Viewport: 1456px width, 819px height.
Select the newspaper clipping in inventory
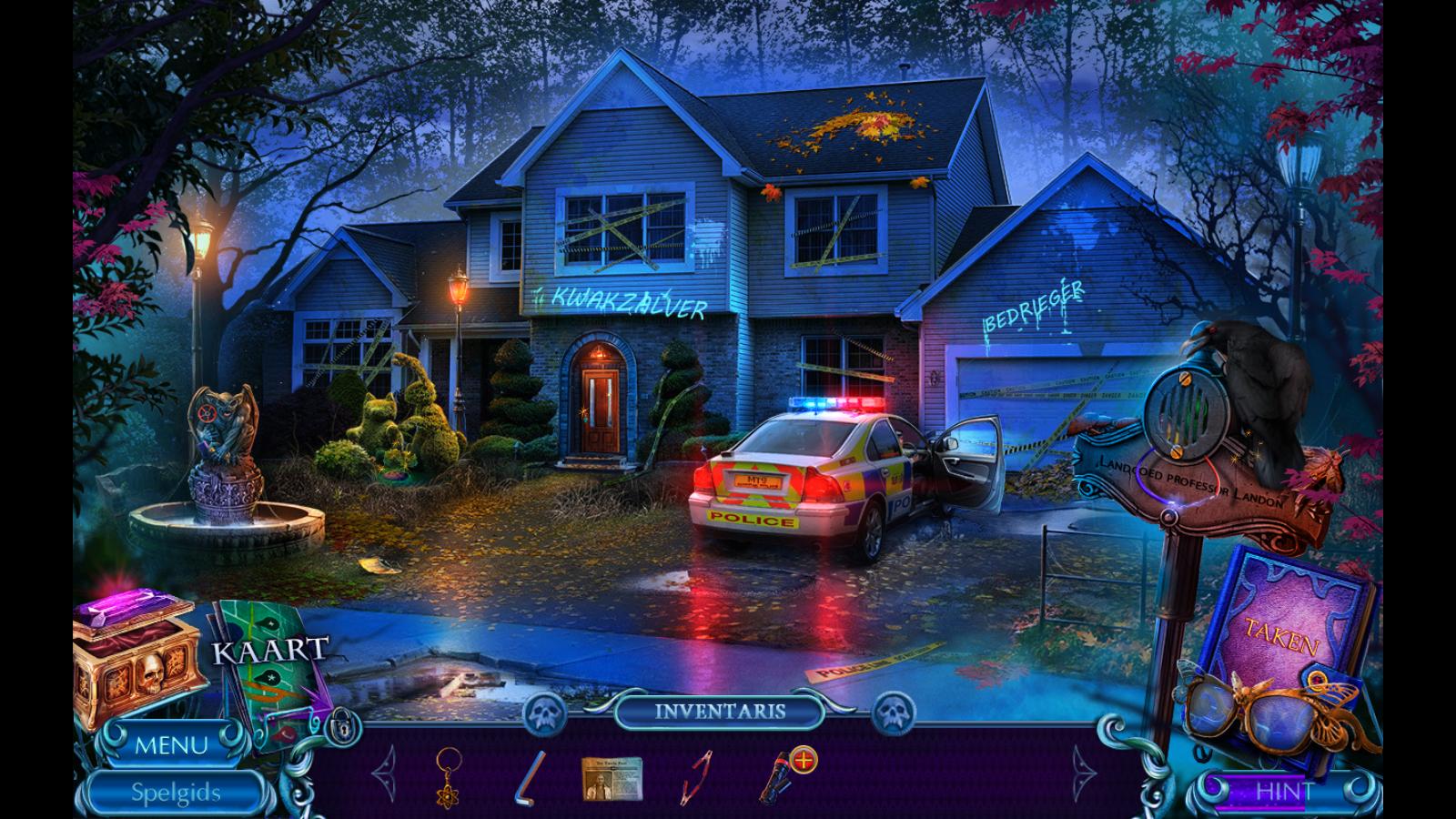[612, 778]
